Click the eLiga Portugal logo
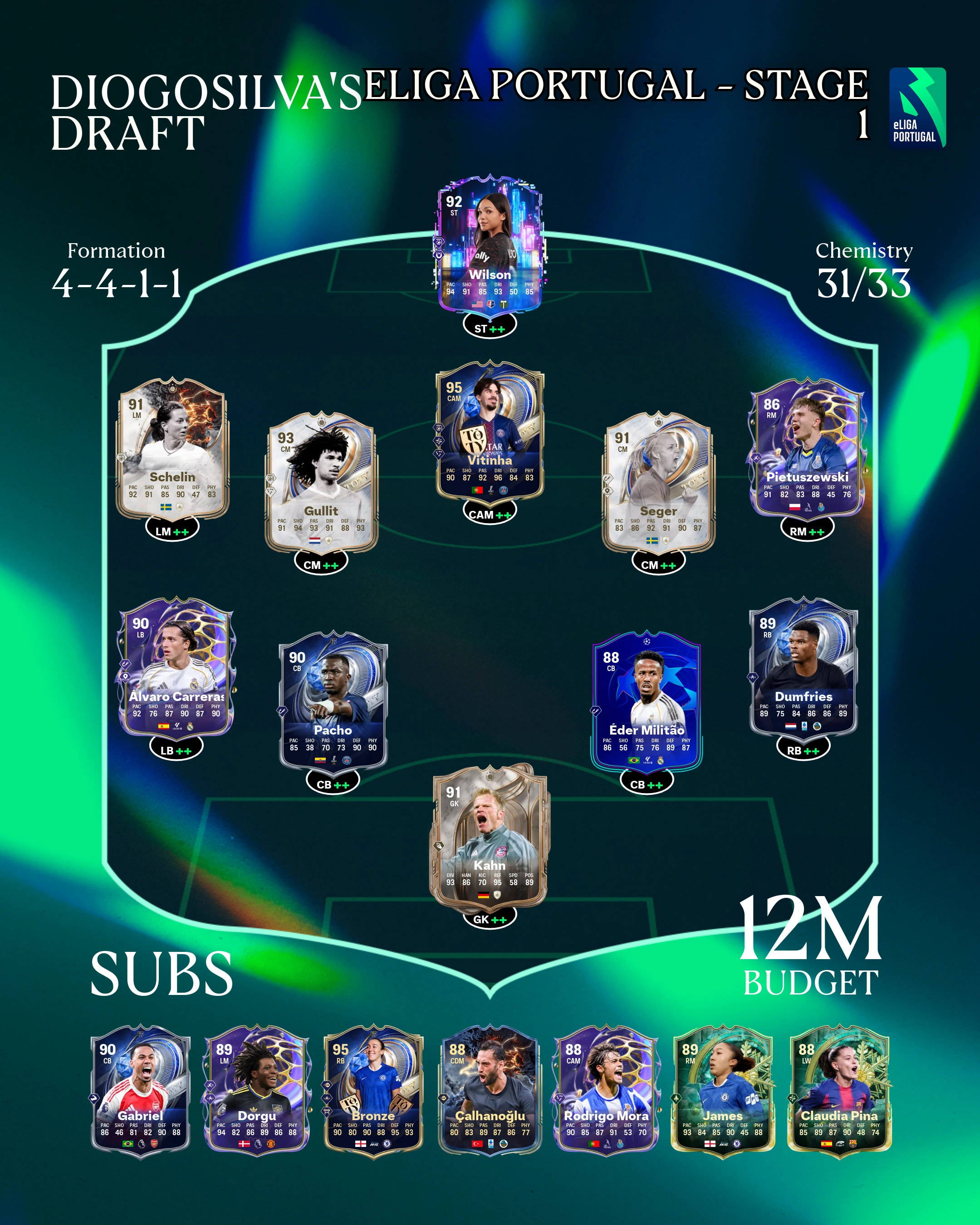Viewport: 980px width, 1225px height. (x=917, y=108)
